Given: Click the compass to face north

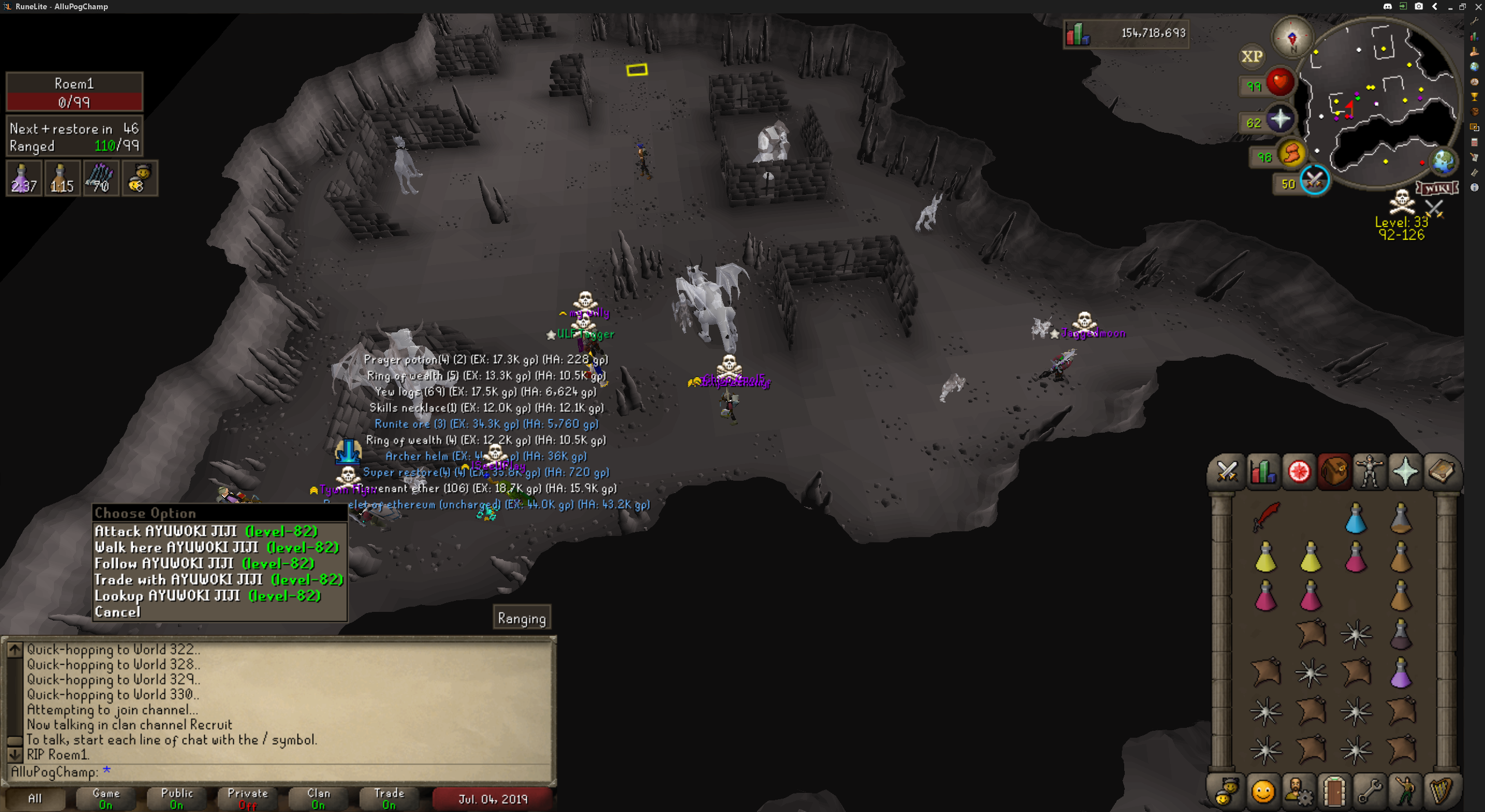Looking at the screenshot, I should point(1292,38).
